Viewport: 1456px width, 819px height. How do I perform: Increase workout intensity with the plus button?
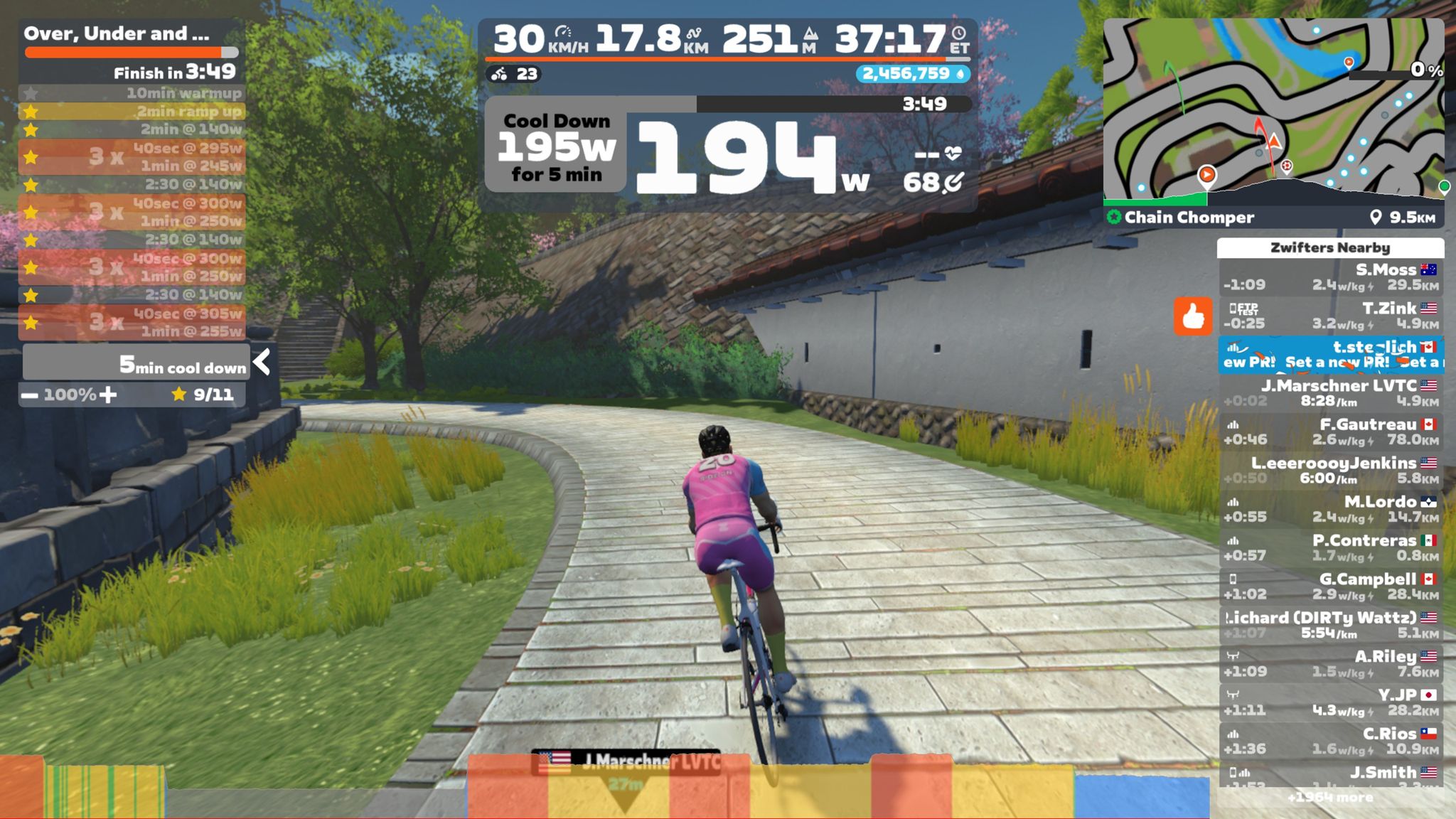tap(108, 395)
